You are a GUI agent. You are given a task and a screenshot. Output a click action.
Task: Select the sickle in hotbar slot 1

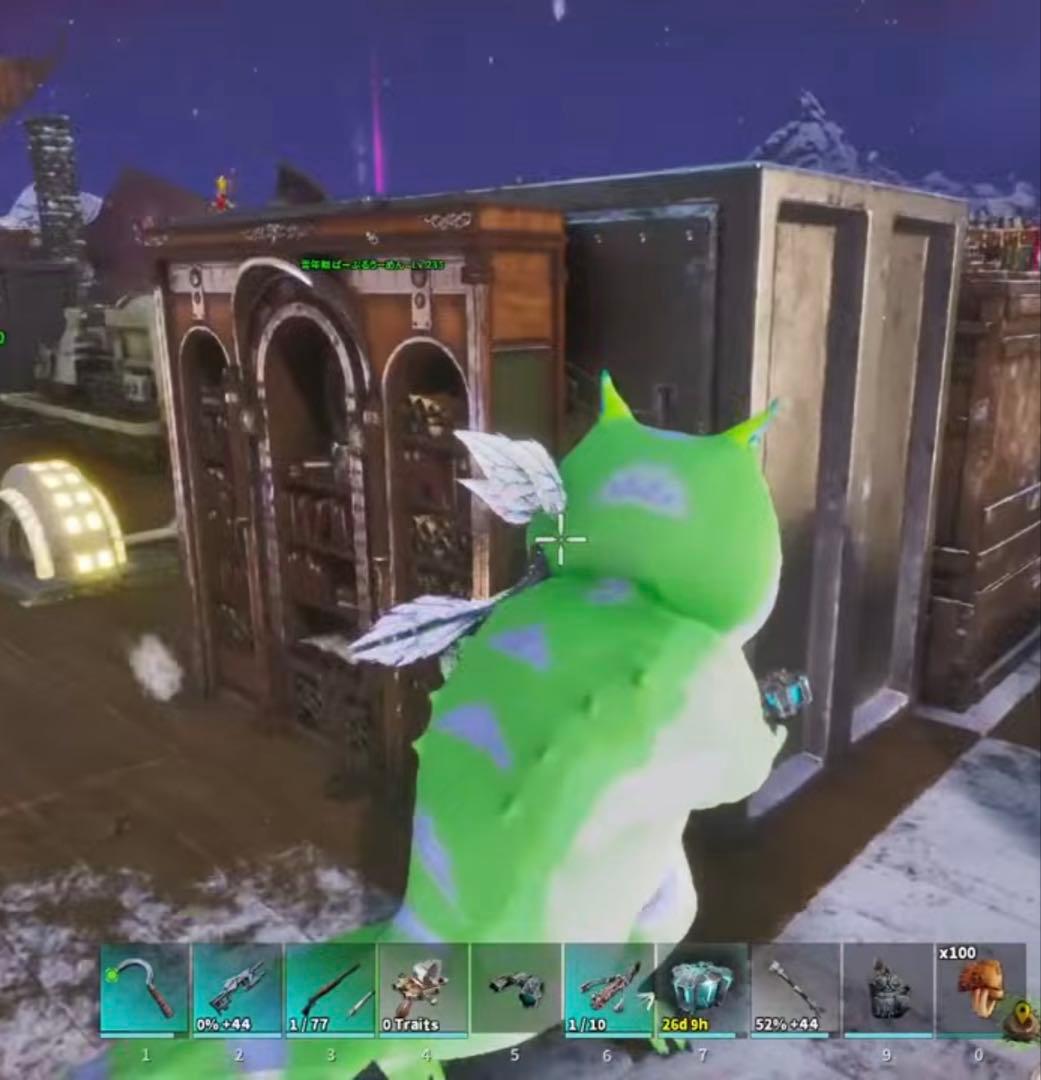coord(145,990)
